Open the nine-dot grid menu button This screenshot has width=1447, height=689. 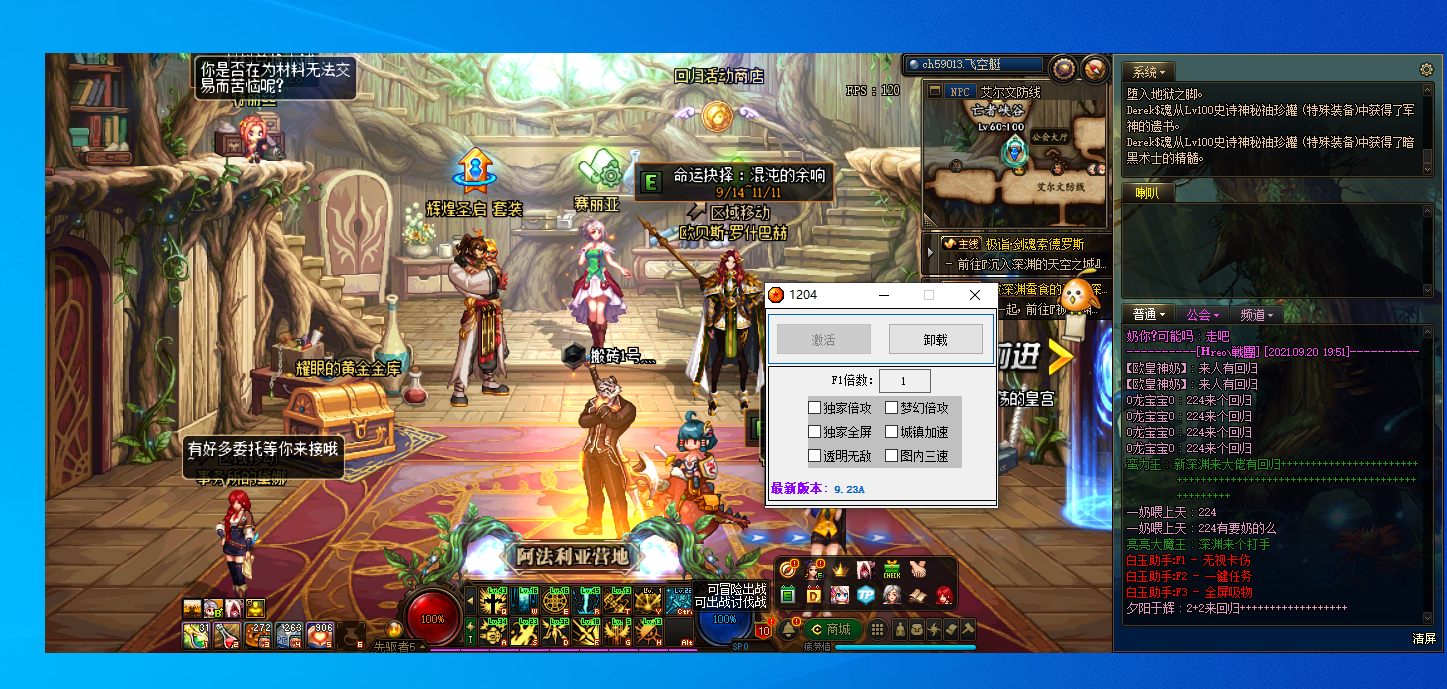[x=877, y=629]
